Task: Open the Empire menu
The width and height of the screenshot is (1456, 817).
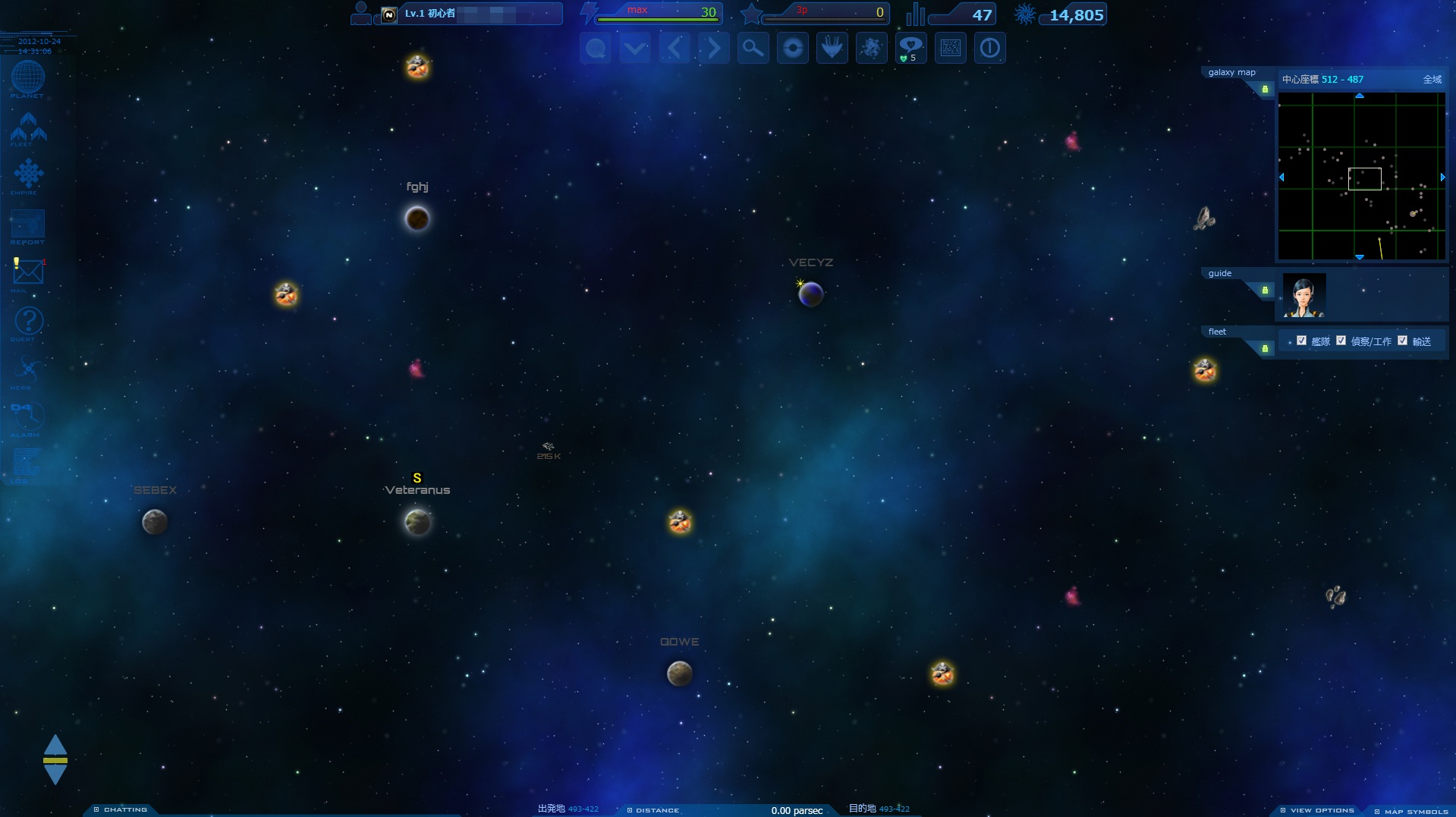Action: pyautogui.click(x=28, y=174)
